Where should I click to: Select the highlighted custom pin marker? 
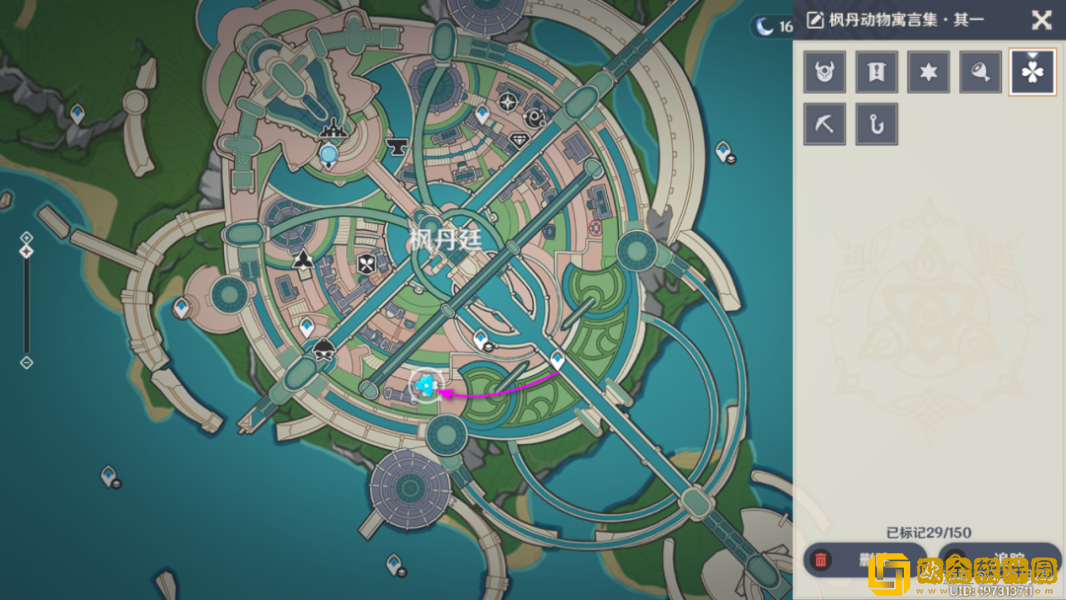tap(426, 385)
